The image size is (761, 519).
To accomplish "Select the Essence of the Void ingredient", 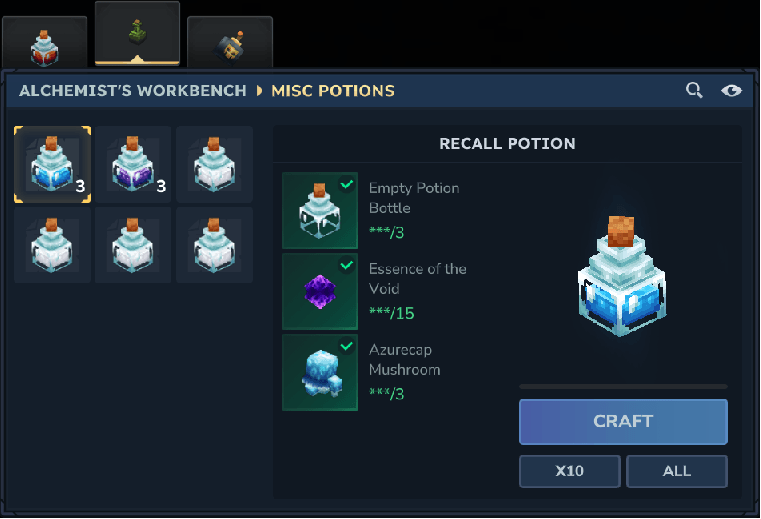I will (320, 291).
